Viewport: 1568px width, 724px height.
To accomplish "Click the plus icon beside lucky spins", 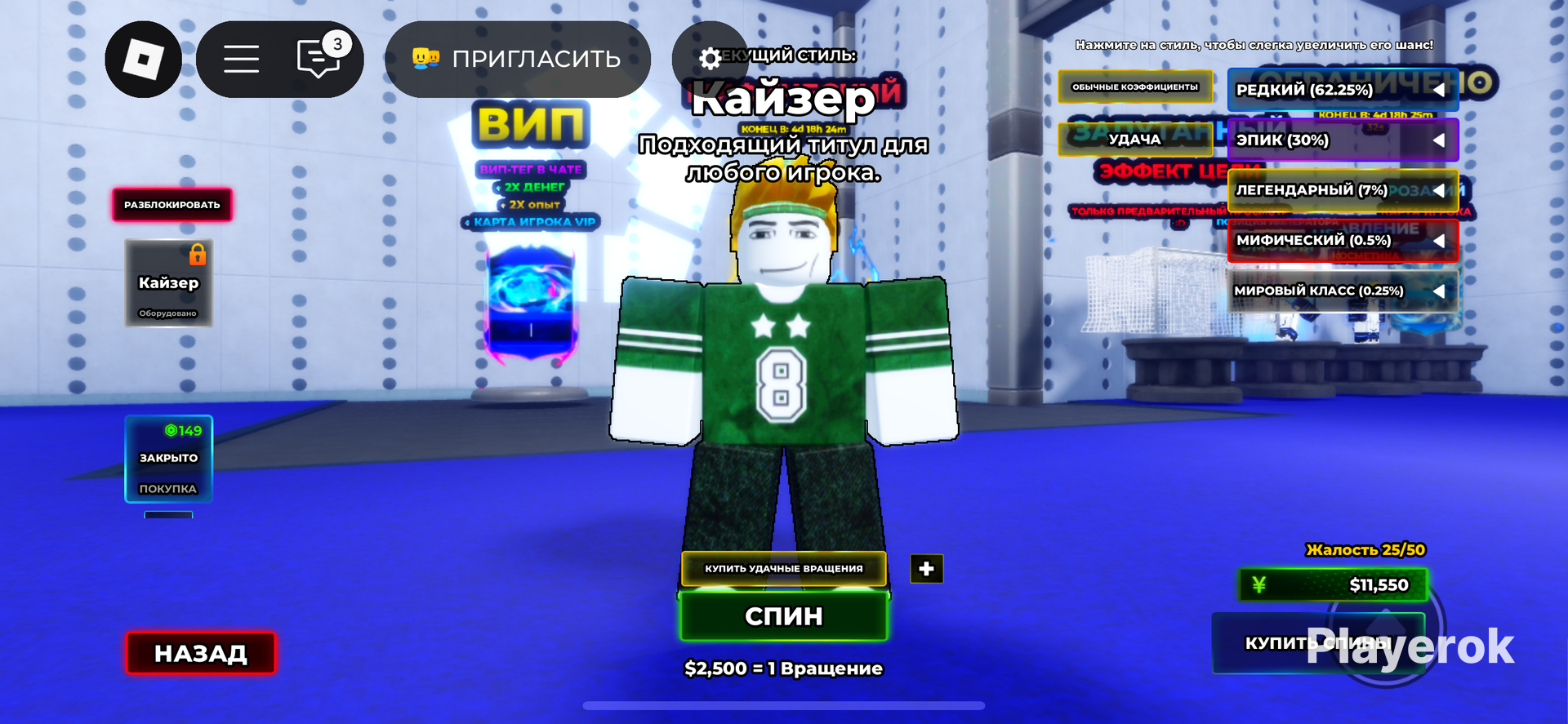I will tap(925, 569).
